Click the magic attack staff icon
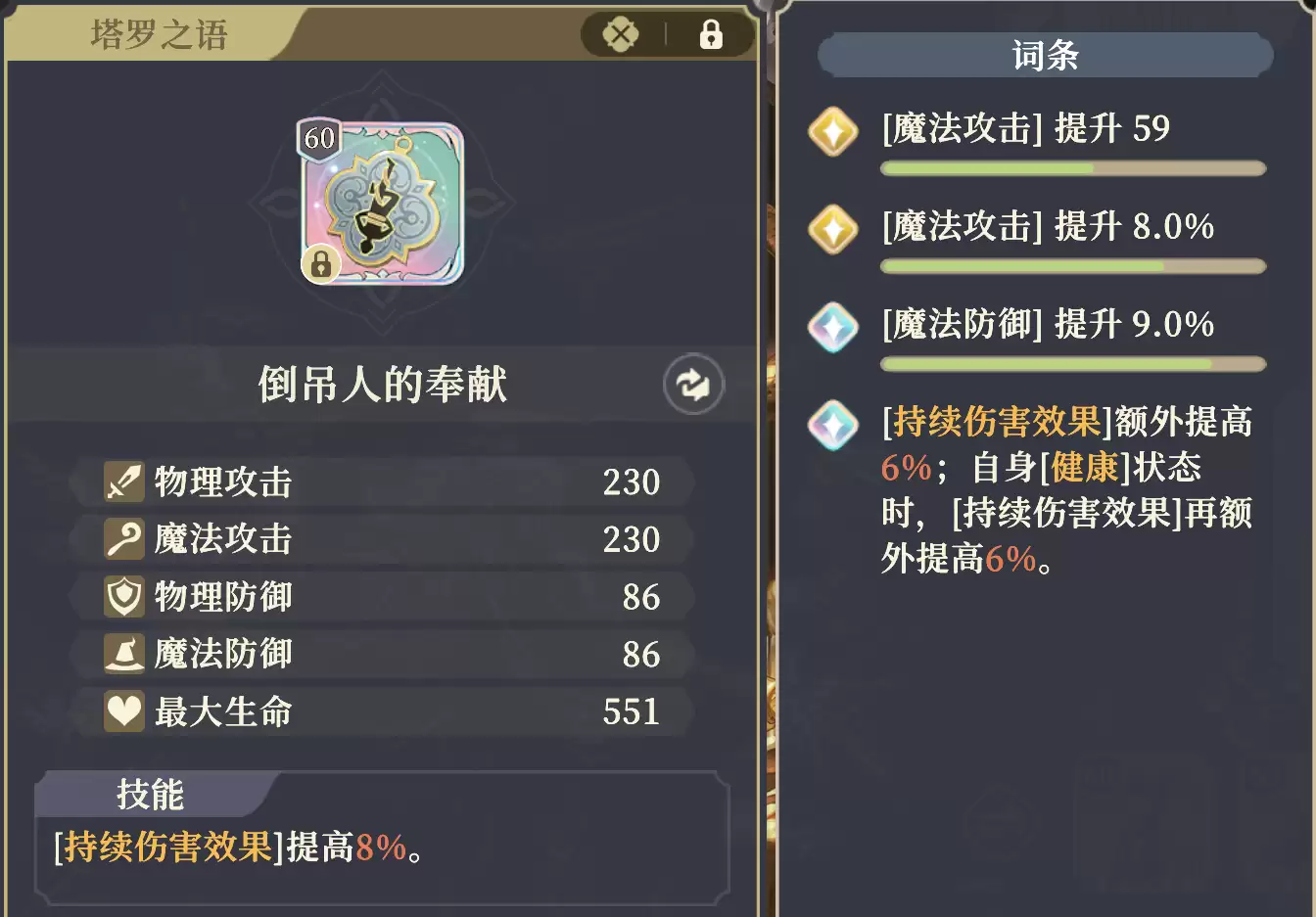Viewport: 1316px width, 917px height. coord(123,538)
